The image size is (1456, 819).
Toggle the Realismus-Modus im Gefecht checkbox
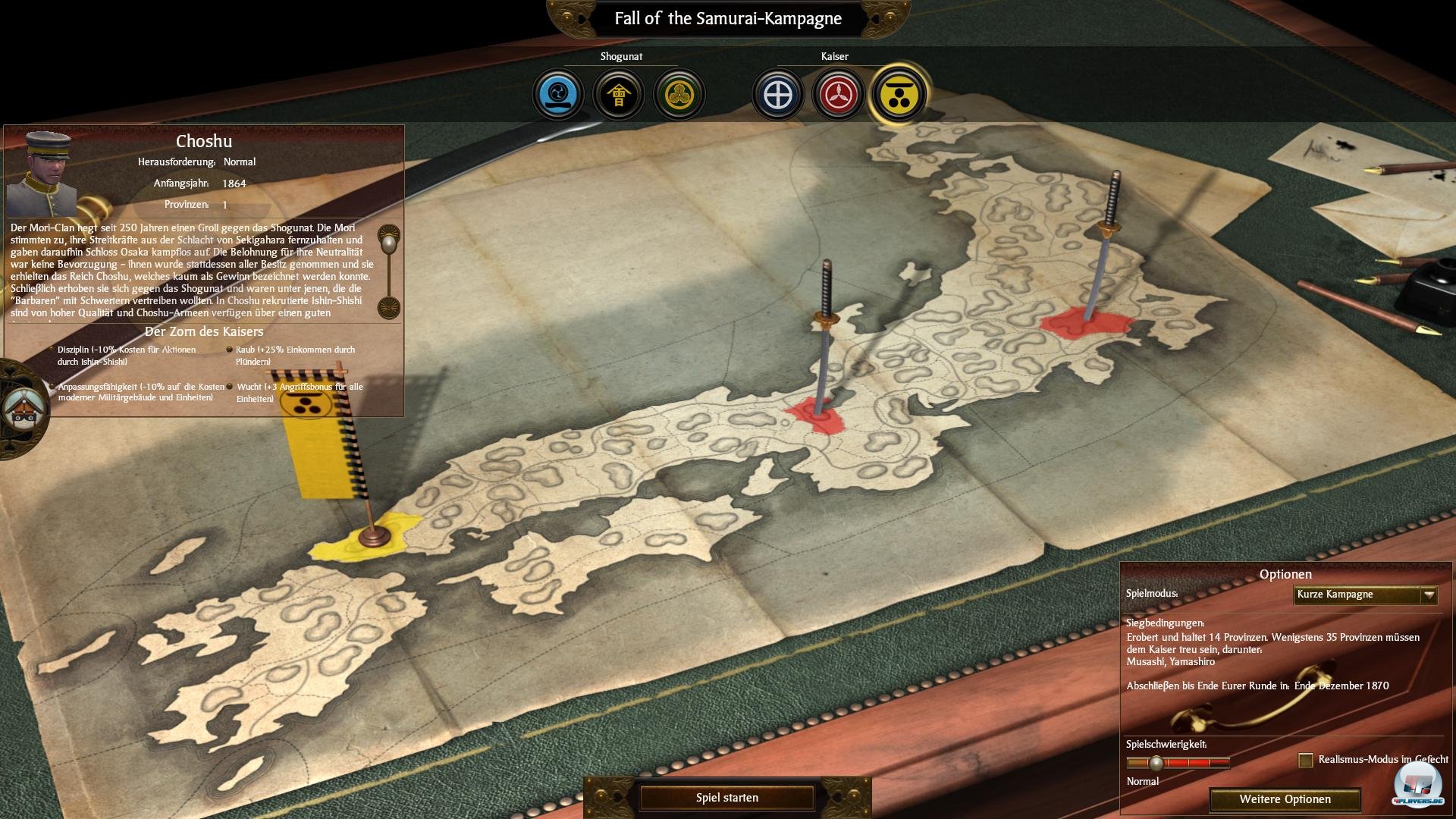[x=1305, y=760]
